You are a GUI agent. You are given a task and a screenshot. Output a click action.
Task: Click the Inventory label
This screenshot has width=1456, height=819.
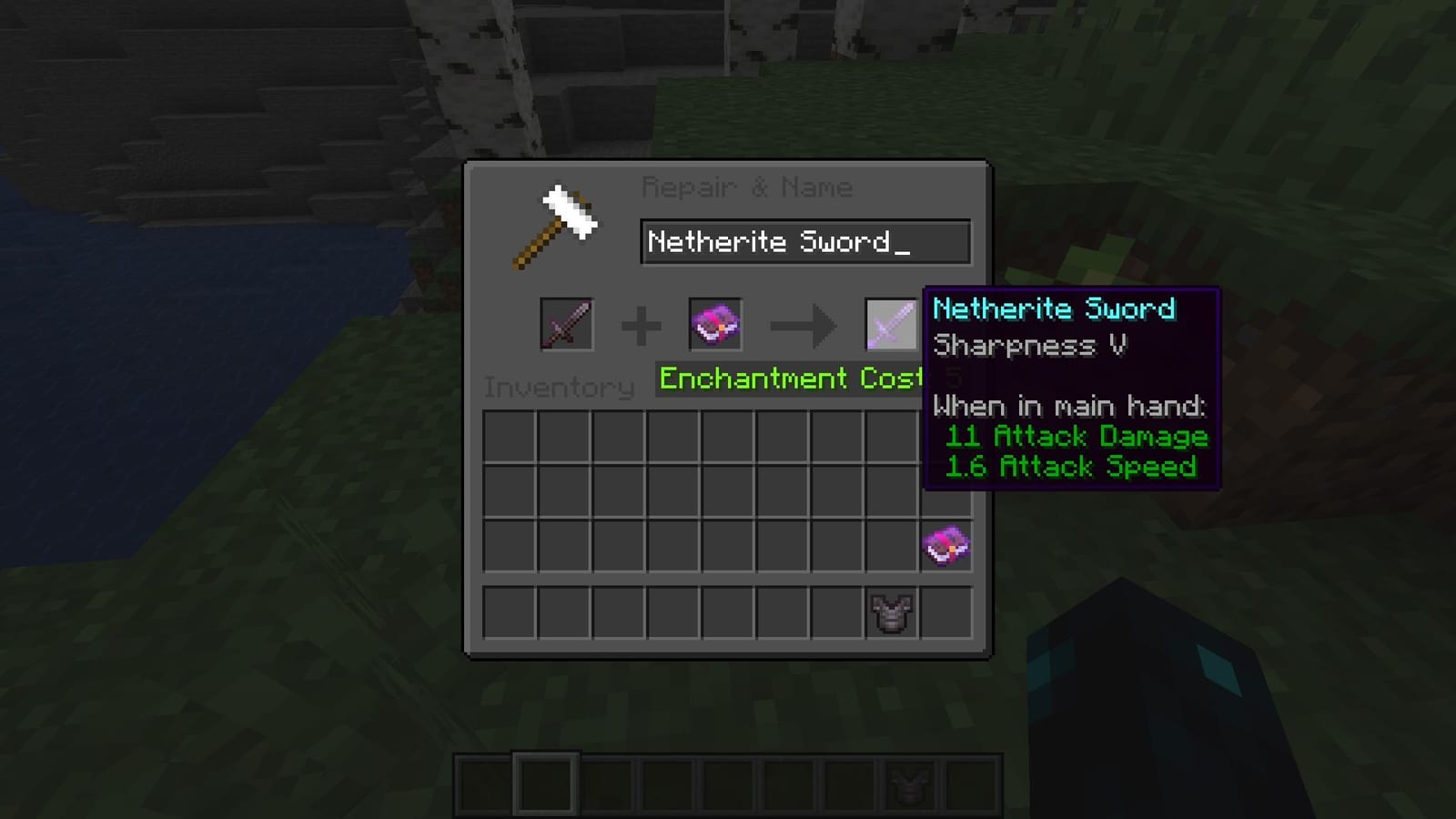(x=559, y=387)
